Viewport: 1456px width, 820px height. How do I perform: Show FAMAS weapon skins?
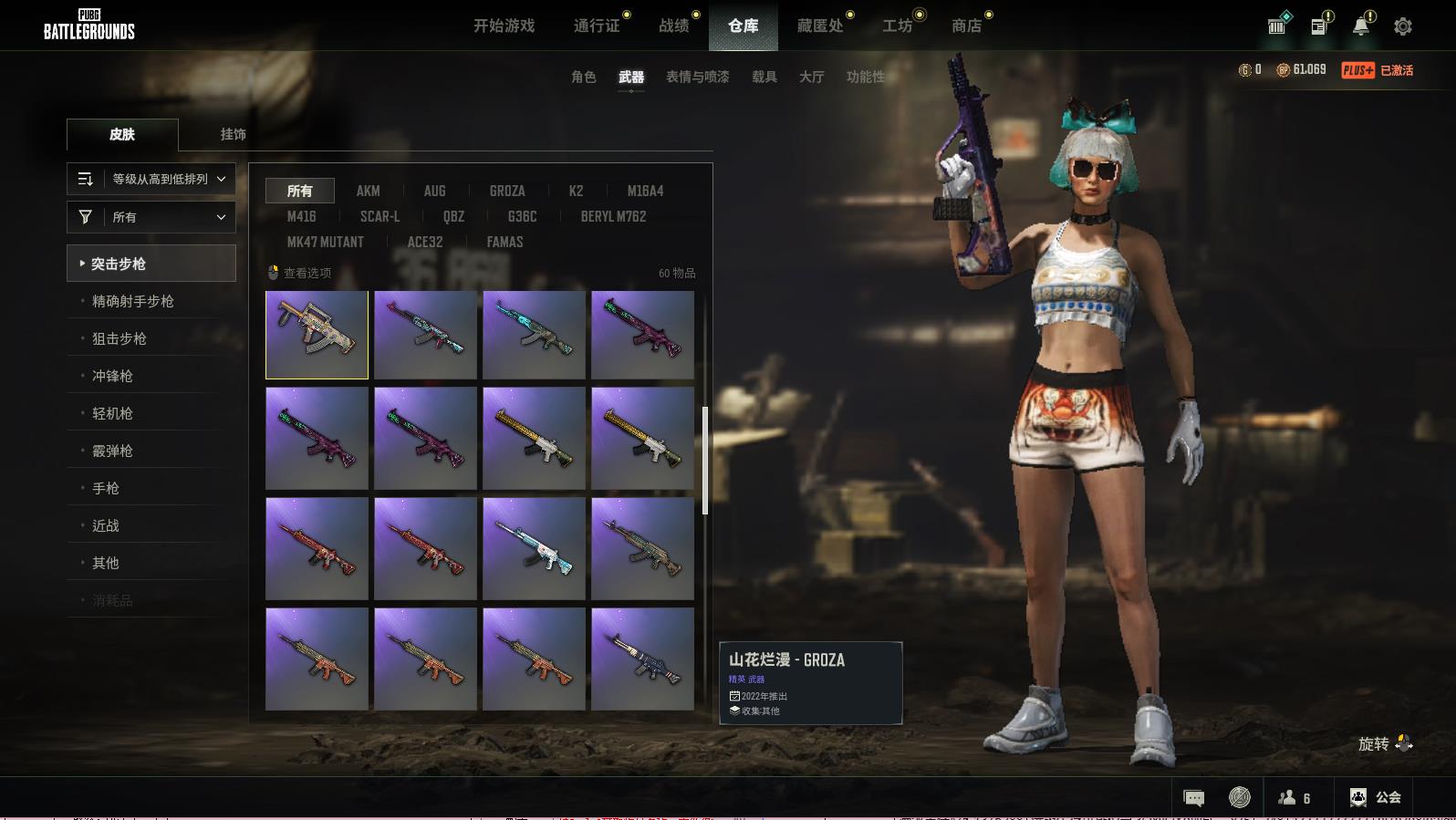(x=504, y=242)
